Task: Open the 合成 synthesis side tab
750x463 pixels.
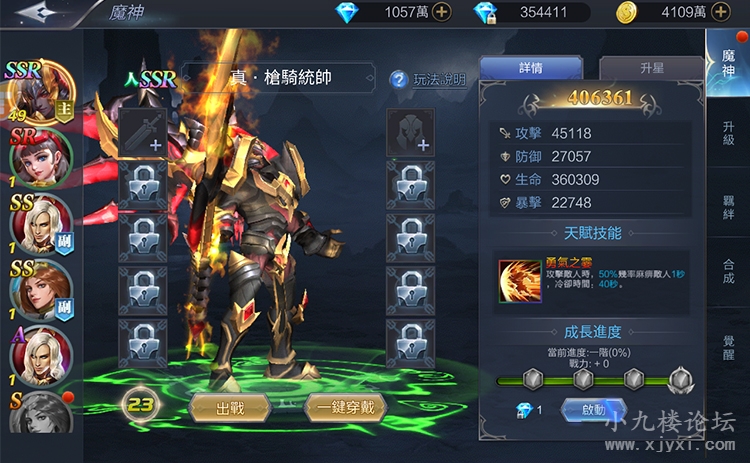Action: pos(728,271)
